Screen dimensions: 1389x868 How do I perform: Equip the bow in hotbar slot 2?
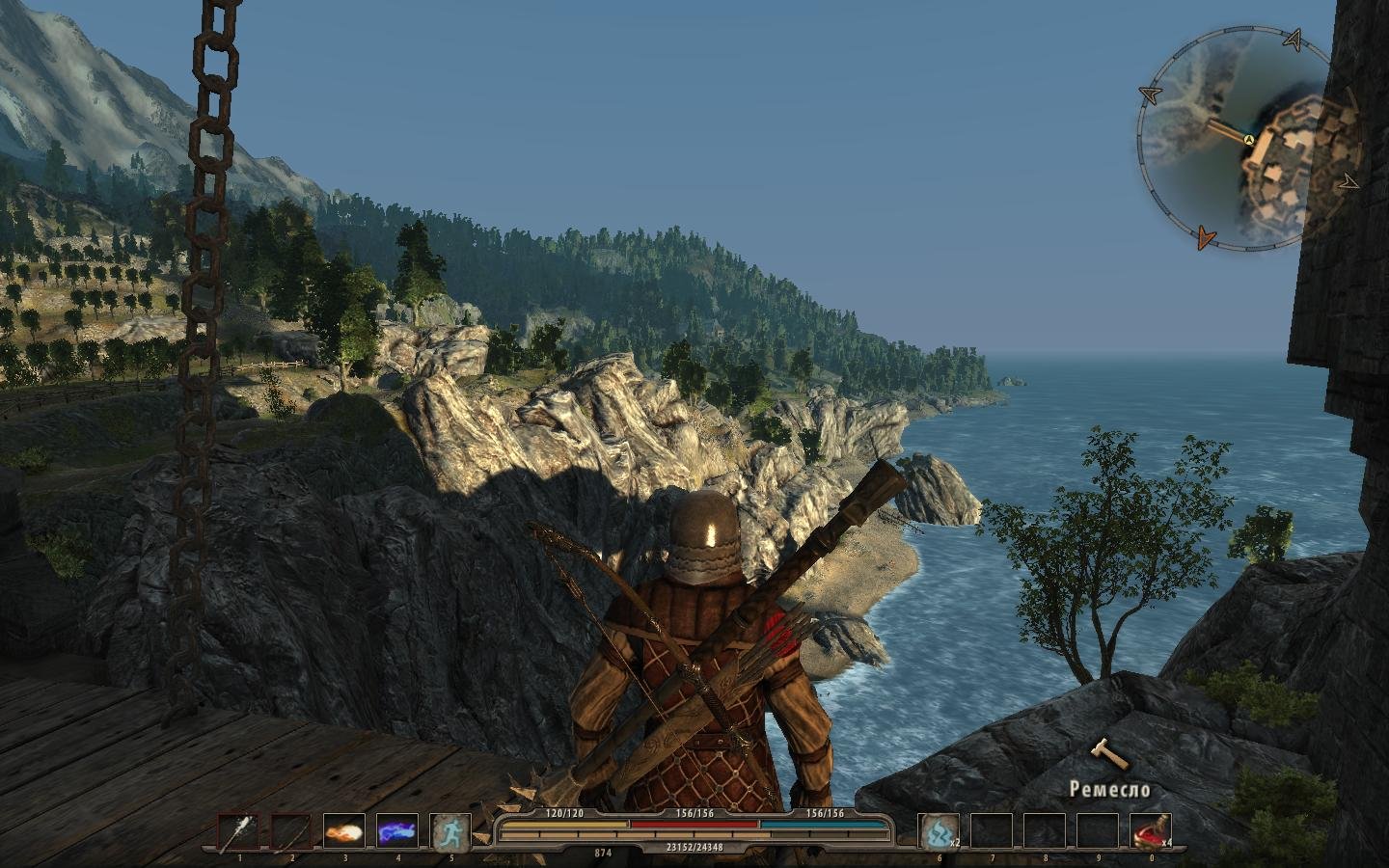point(290,832)
